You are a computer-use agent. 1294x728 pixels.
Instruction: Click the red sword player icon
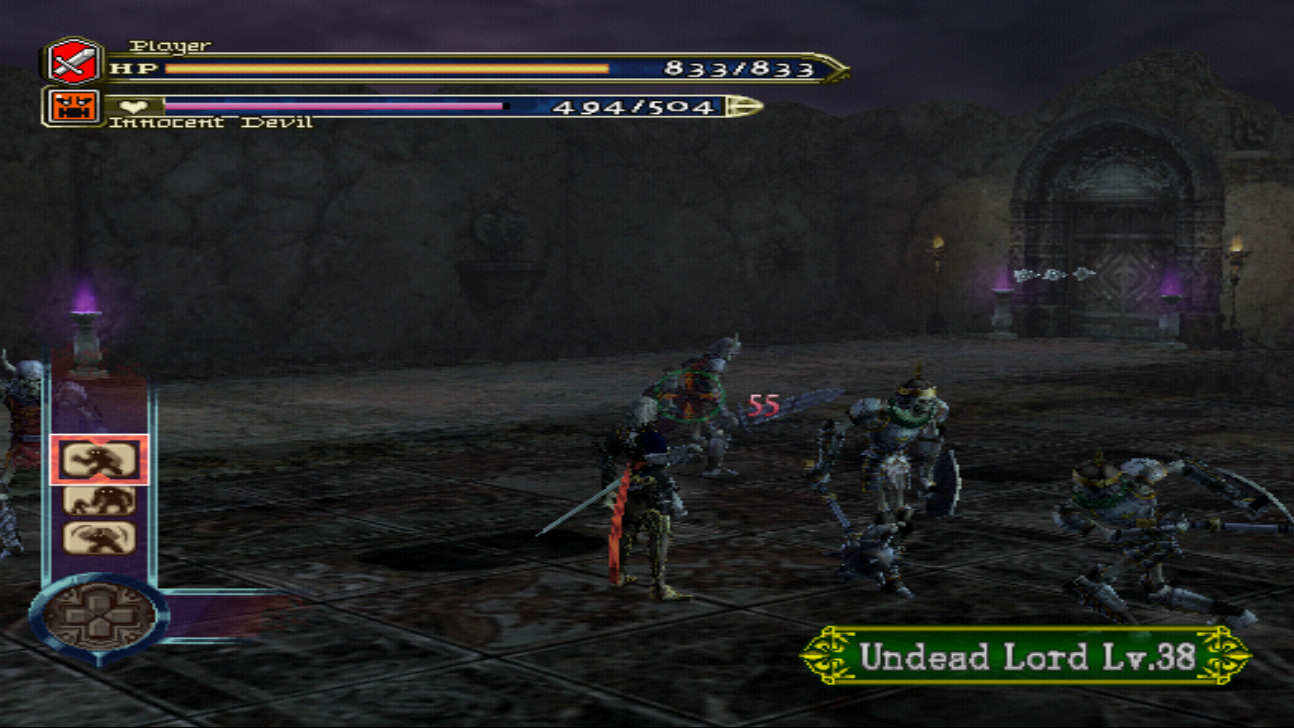point(73,62)
